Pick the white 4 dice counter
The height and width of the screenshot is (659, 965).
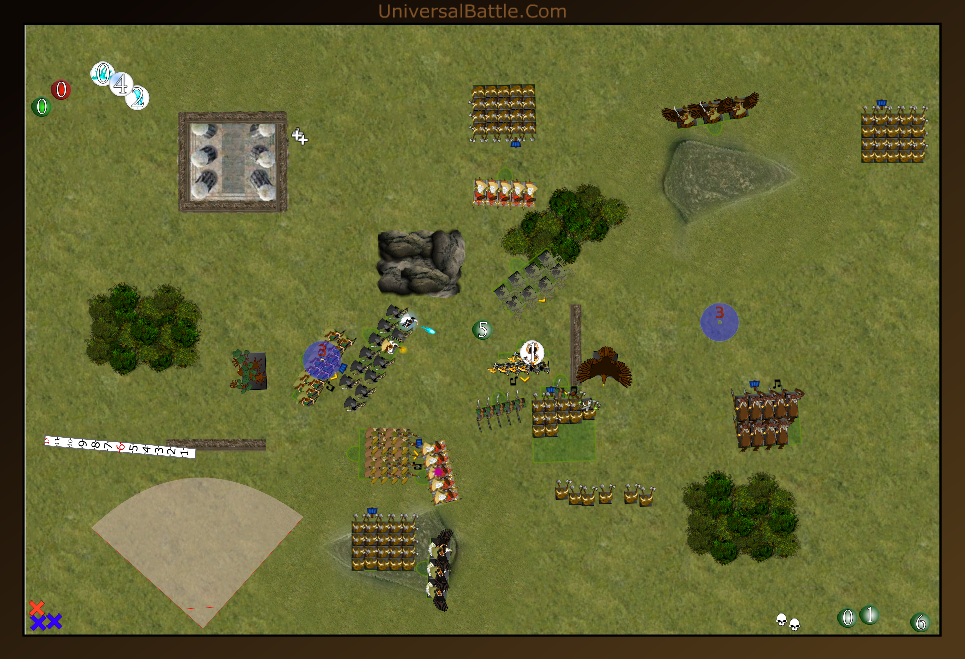[x=121, y=84]
